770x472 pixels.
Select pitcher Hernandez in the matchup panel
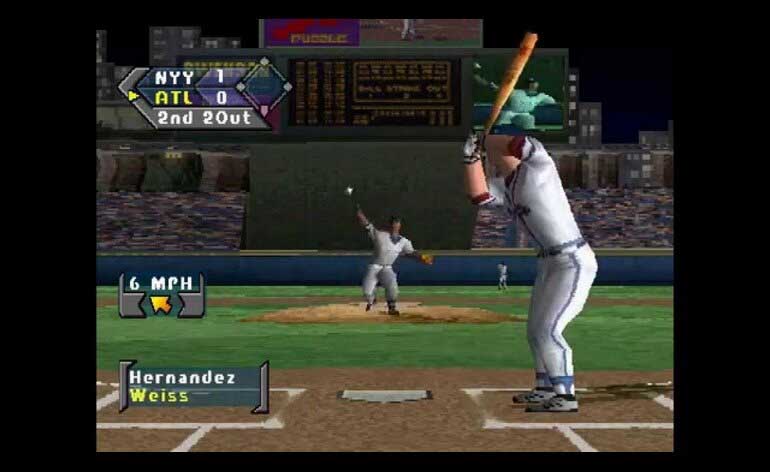click(183, 378)
